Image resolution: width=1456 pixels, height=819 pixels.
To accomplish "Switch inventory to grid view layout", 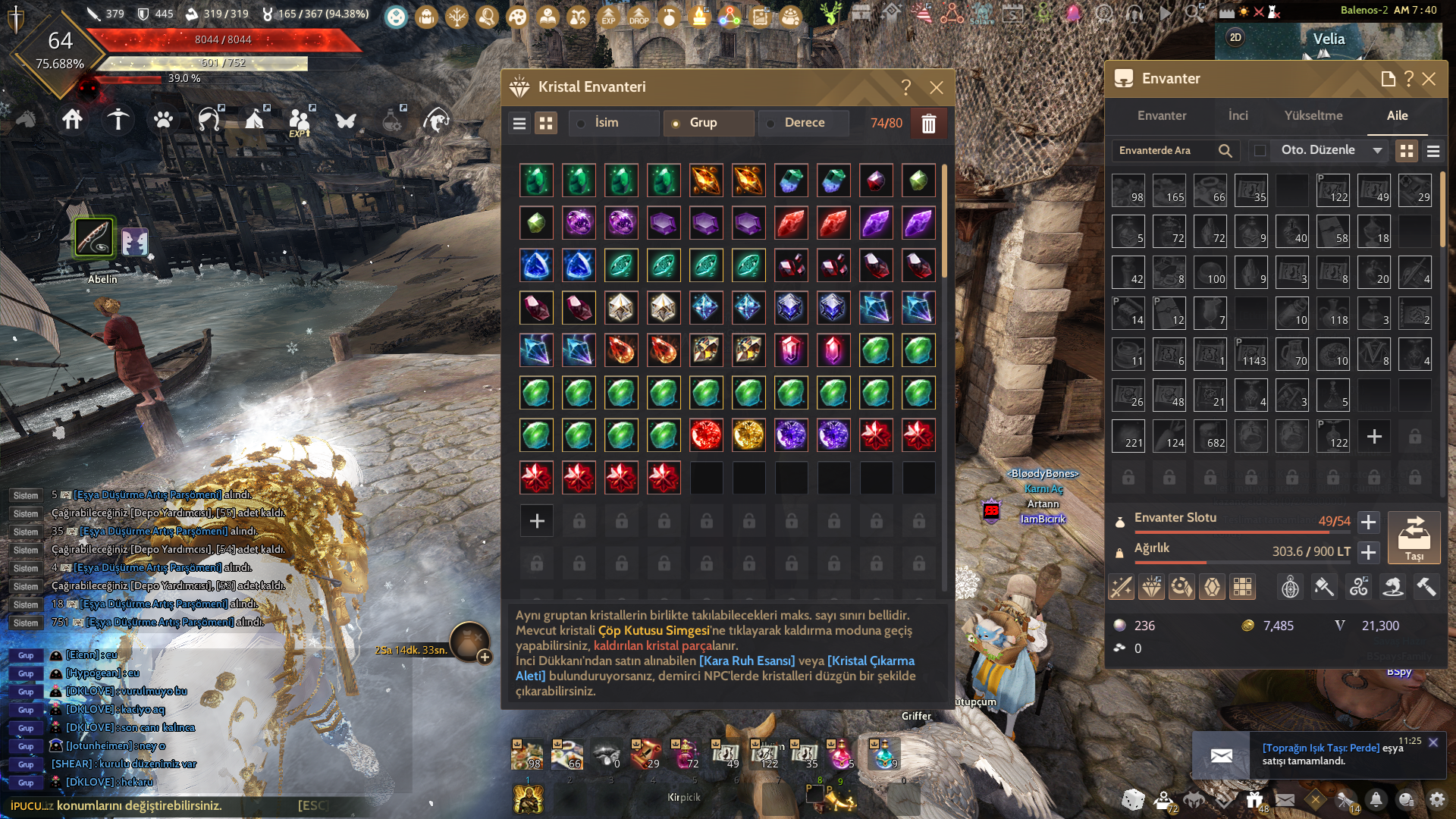I will 1407,150.
